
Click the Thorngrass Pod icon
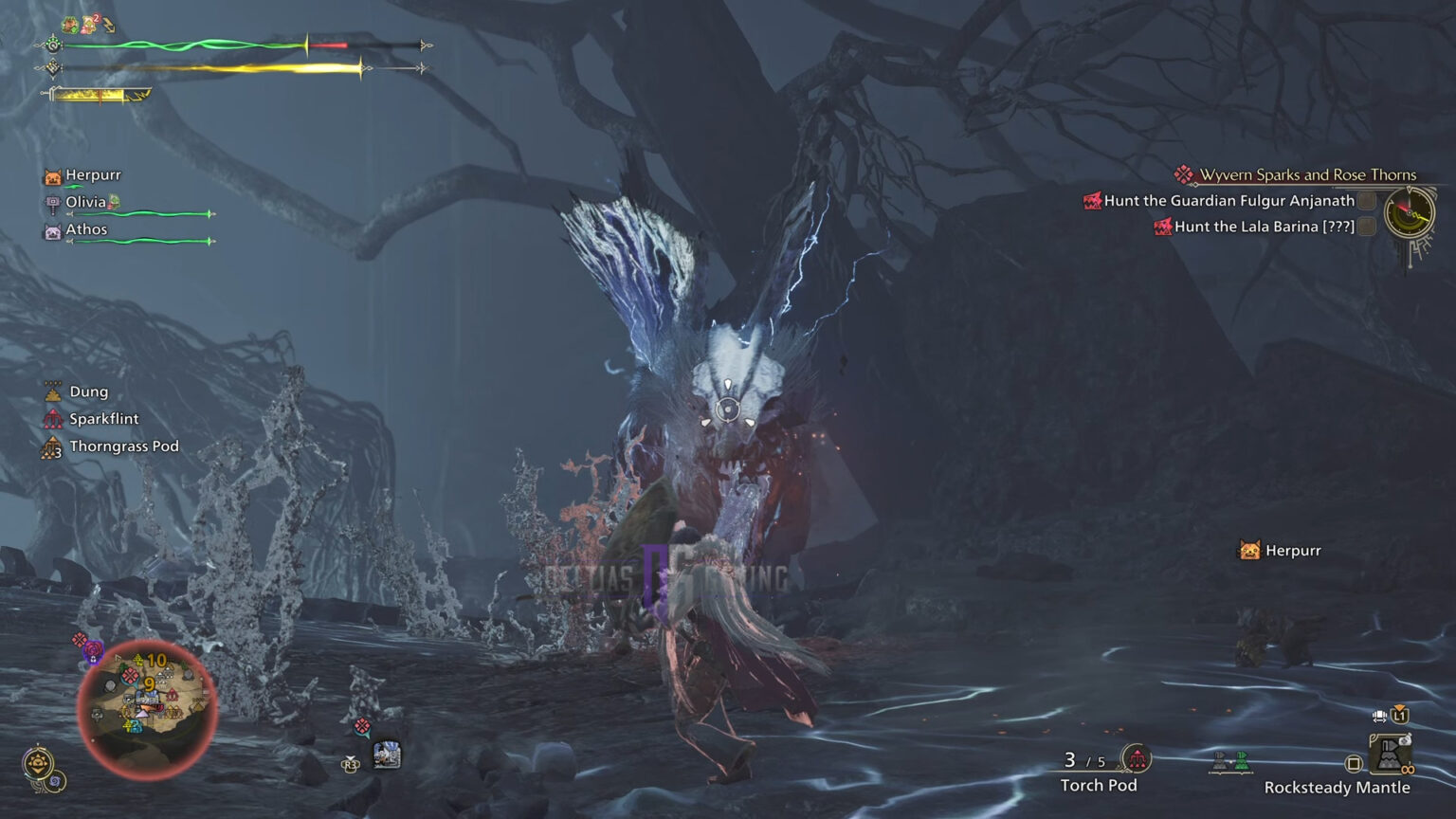tap(52, 446)
